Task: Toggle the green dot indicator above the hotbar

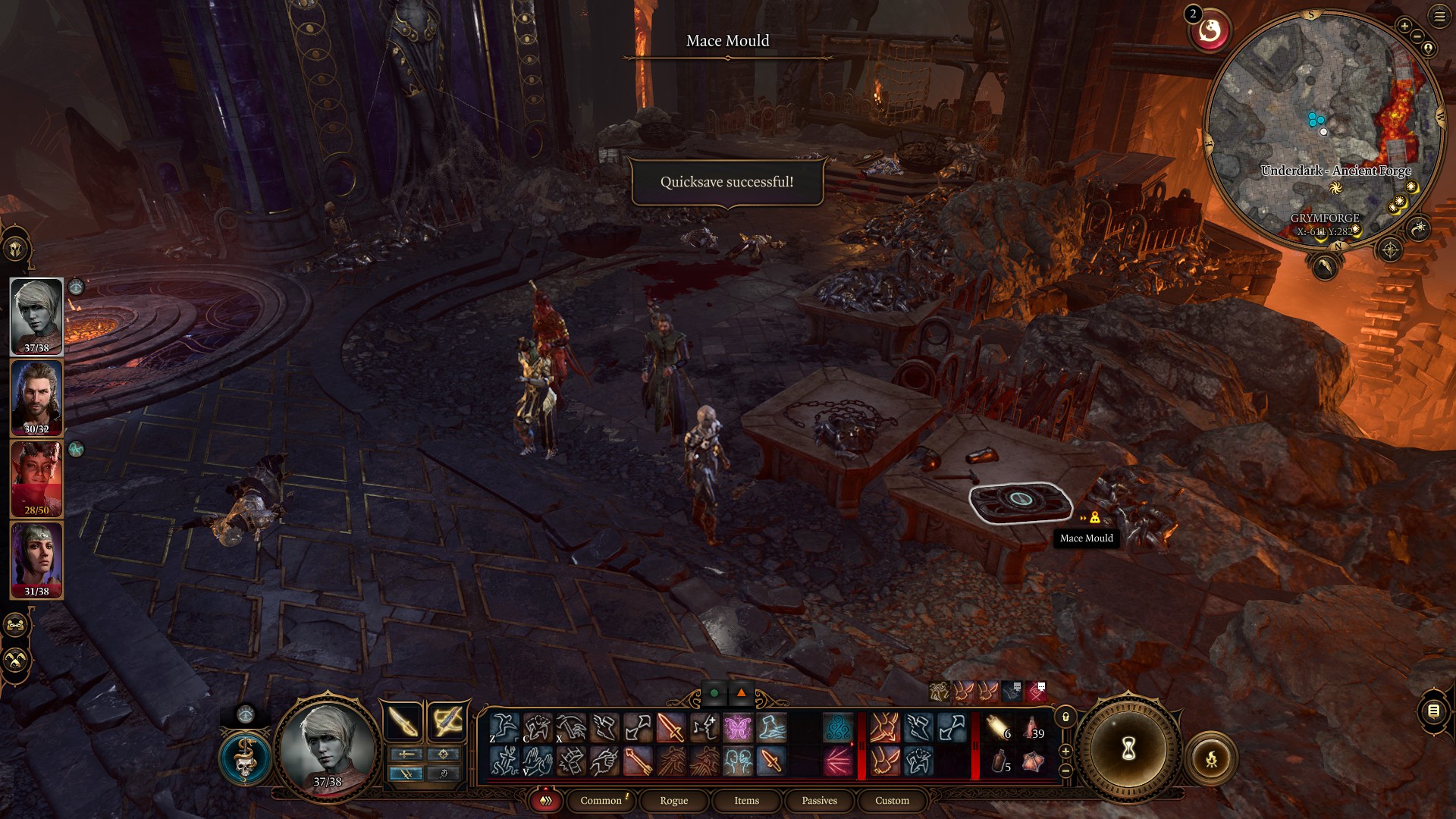Action: (714, 693)
